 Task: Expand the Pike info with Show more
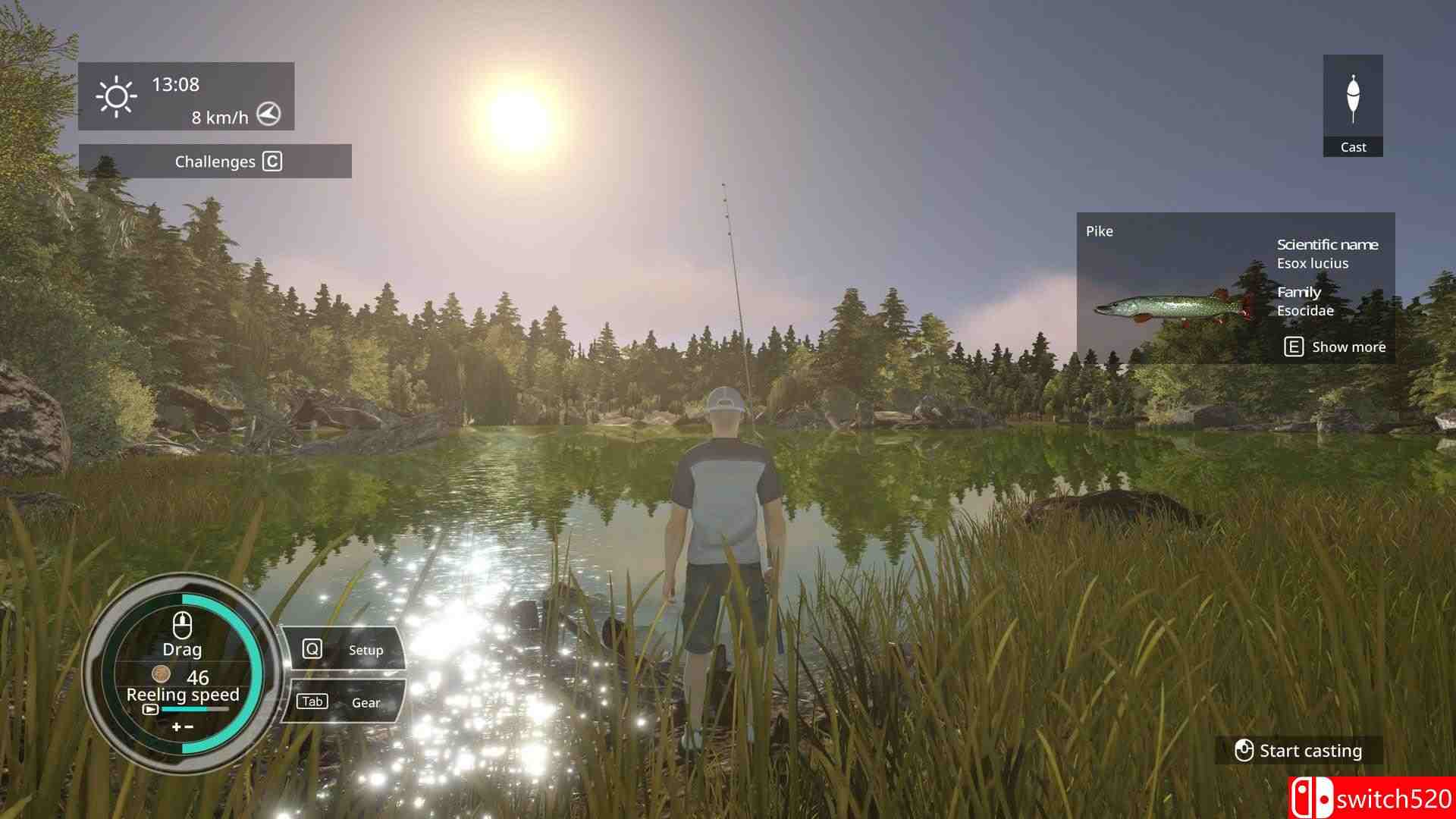(1348, 347)
